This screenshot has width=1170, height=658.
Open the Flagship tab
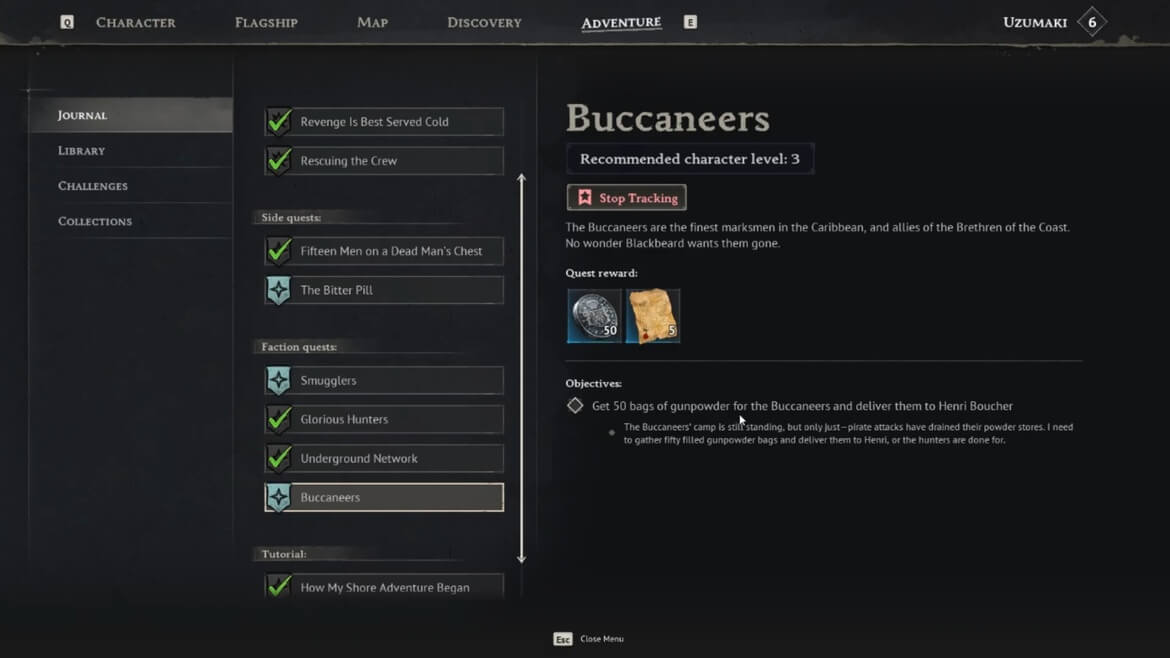coord(266,22)
